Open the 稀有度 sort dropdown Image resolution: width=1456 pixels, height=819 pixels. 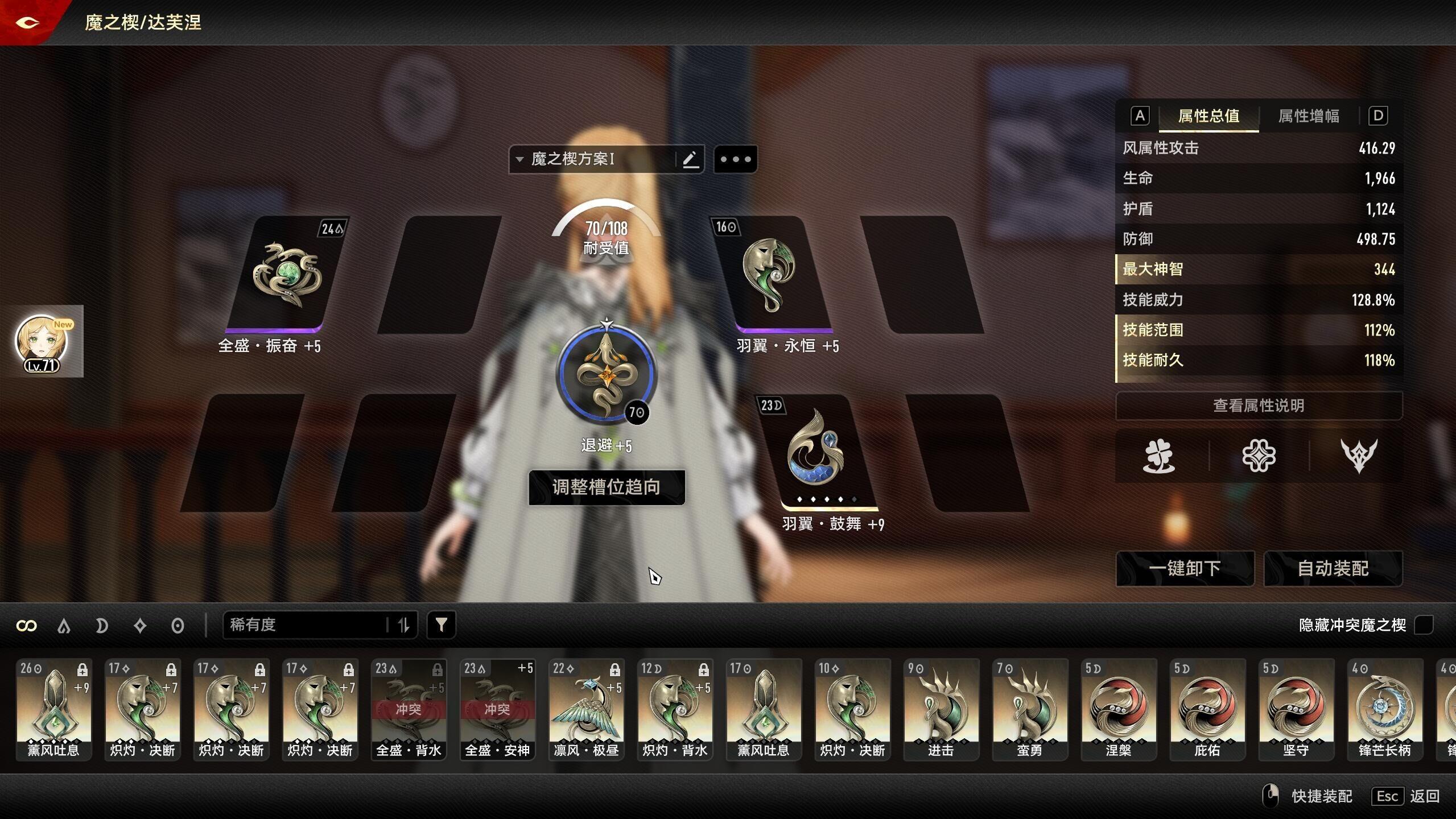(x=307, y=625)
